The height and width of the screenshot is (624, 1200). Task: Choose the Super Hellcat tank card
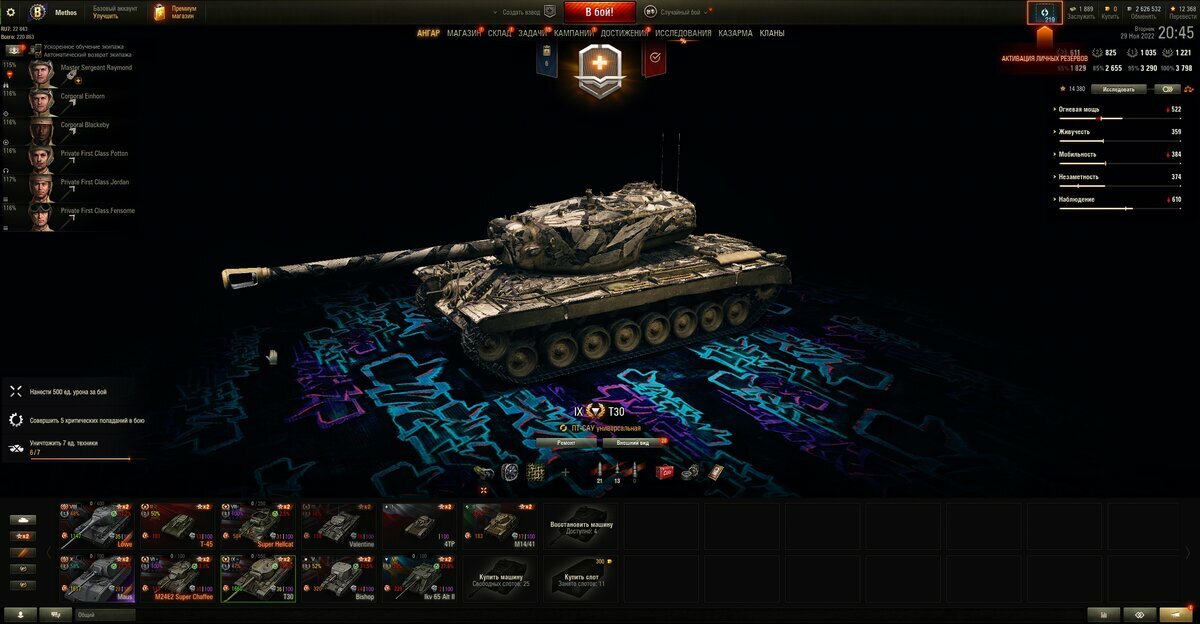(x=257, y=525)
